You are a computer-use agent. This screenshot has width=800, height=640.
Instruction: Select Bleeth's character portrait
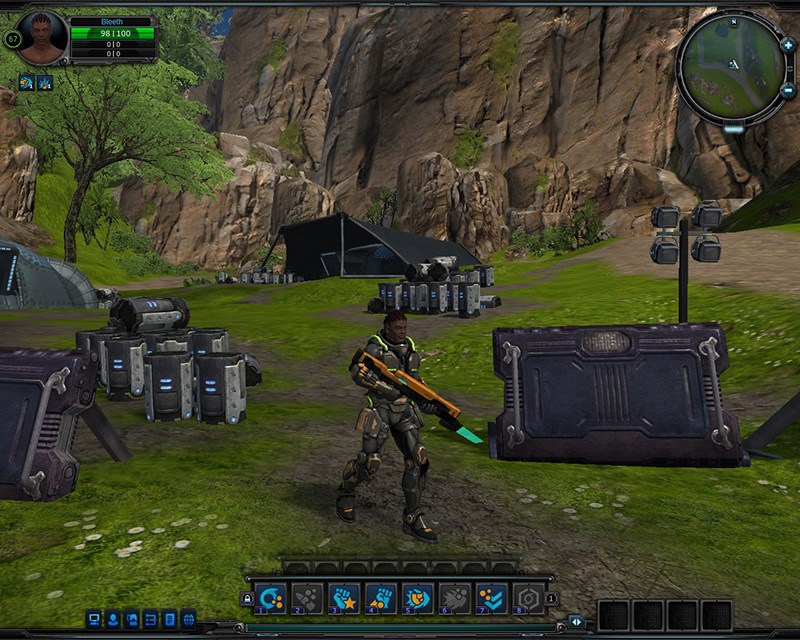click(x=41, y=38)
